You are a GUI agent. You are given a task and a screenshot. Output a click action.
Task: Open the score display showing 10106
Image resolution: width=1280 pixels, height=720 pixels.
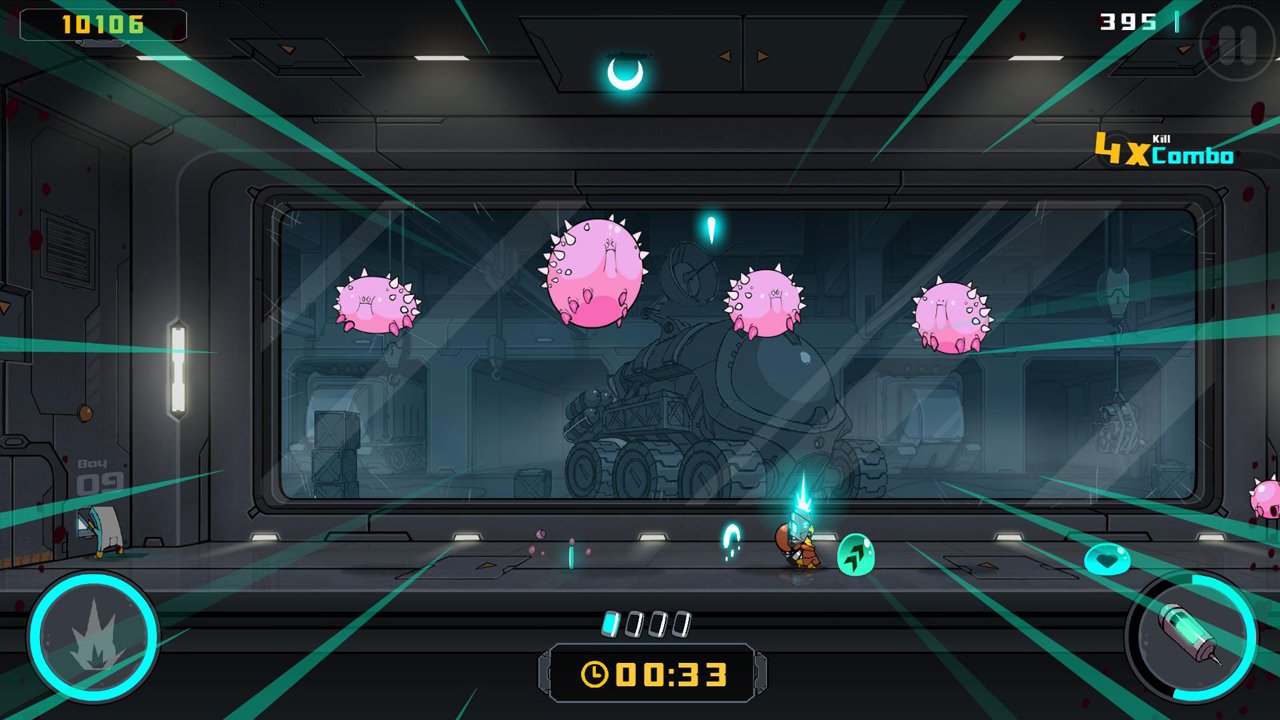102,24
